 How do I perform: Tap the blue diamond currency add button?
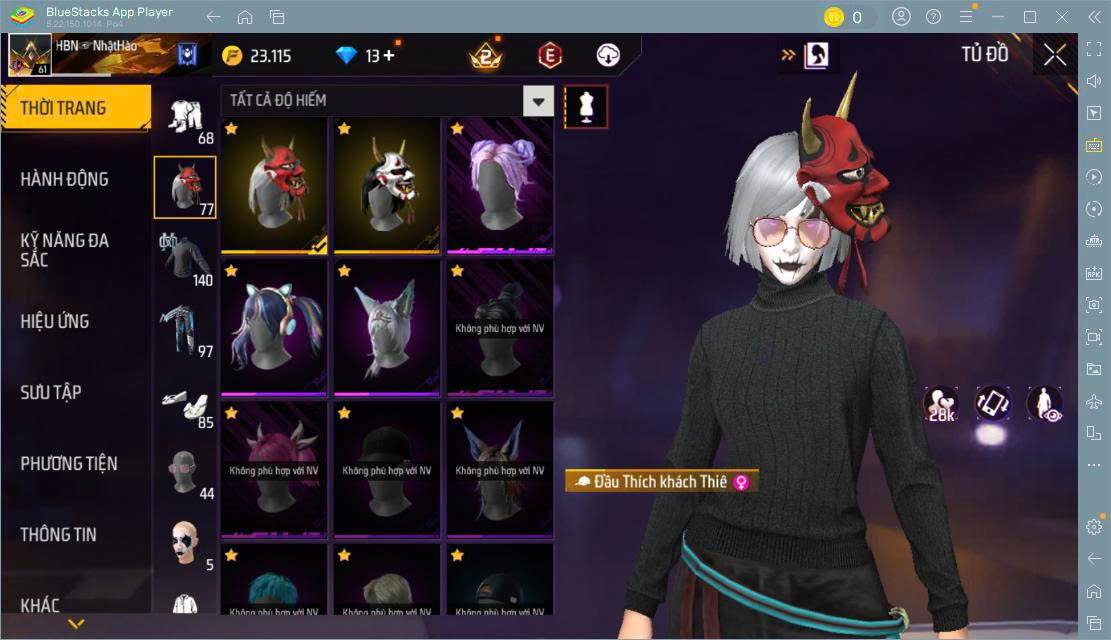[x=388, y=56]
